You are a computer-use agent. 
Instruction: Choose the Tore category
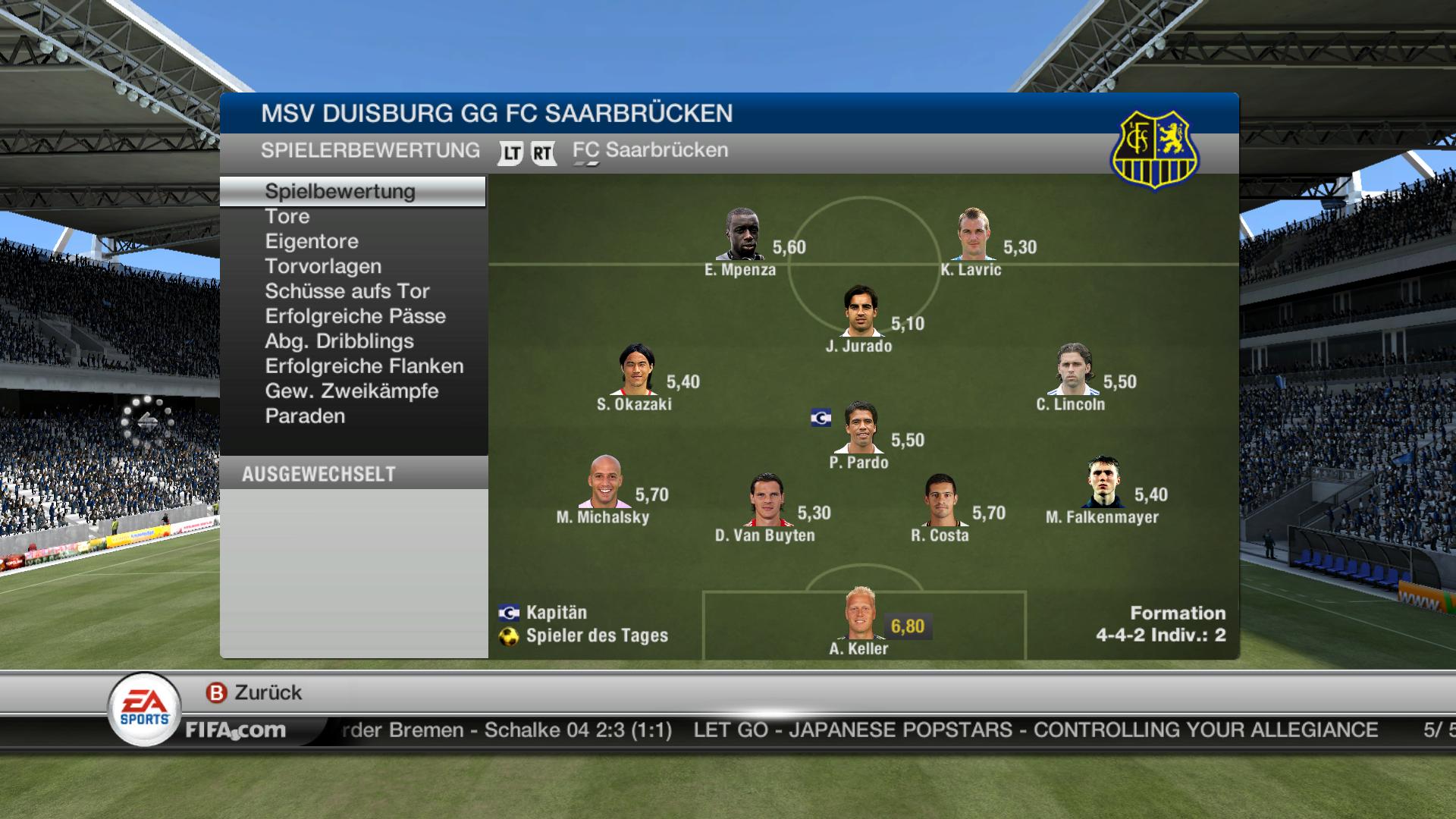coord(287,217)
